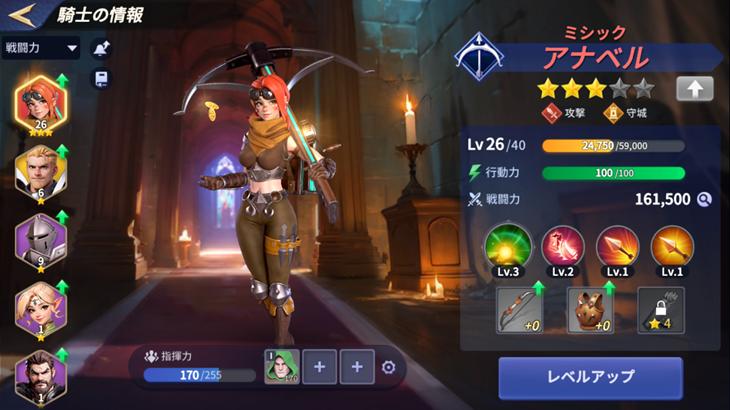Inspect combat power with the magnifier icon

pyautogui.click(x=704, y=199)
